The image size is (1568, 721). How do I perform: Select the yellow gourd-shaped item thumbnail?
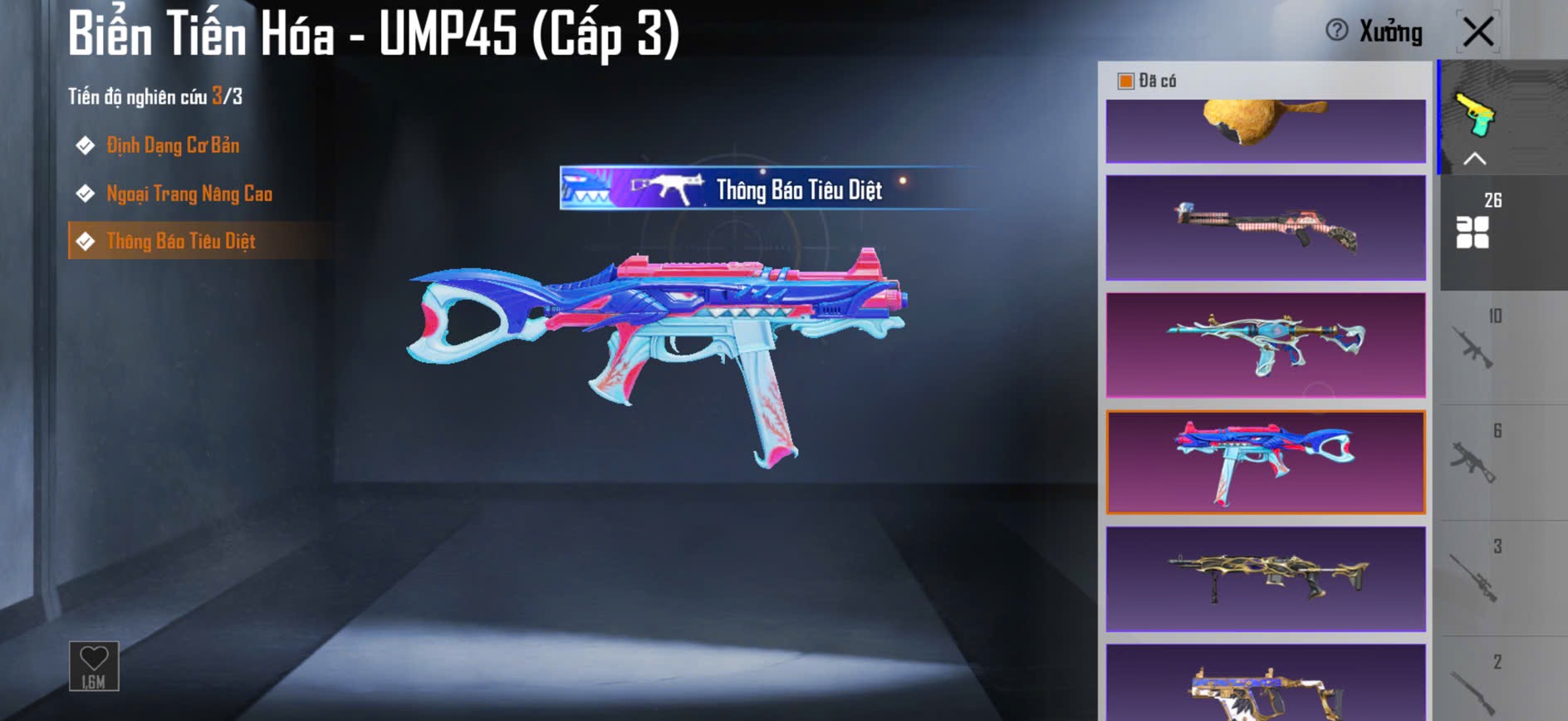click(1266, 129)
